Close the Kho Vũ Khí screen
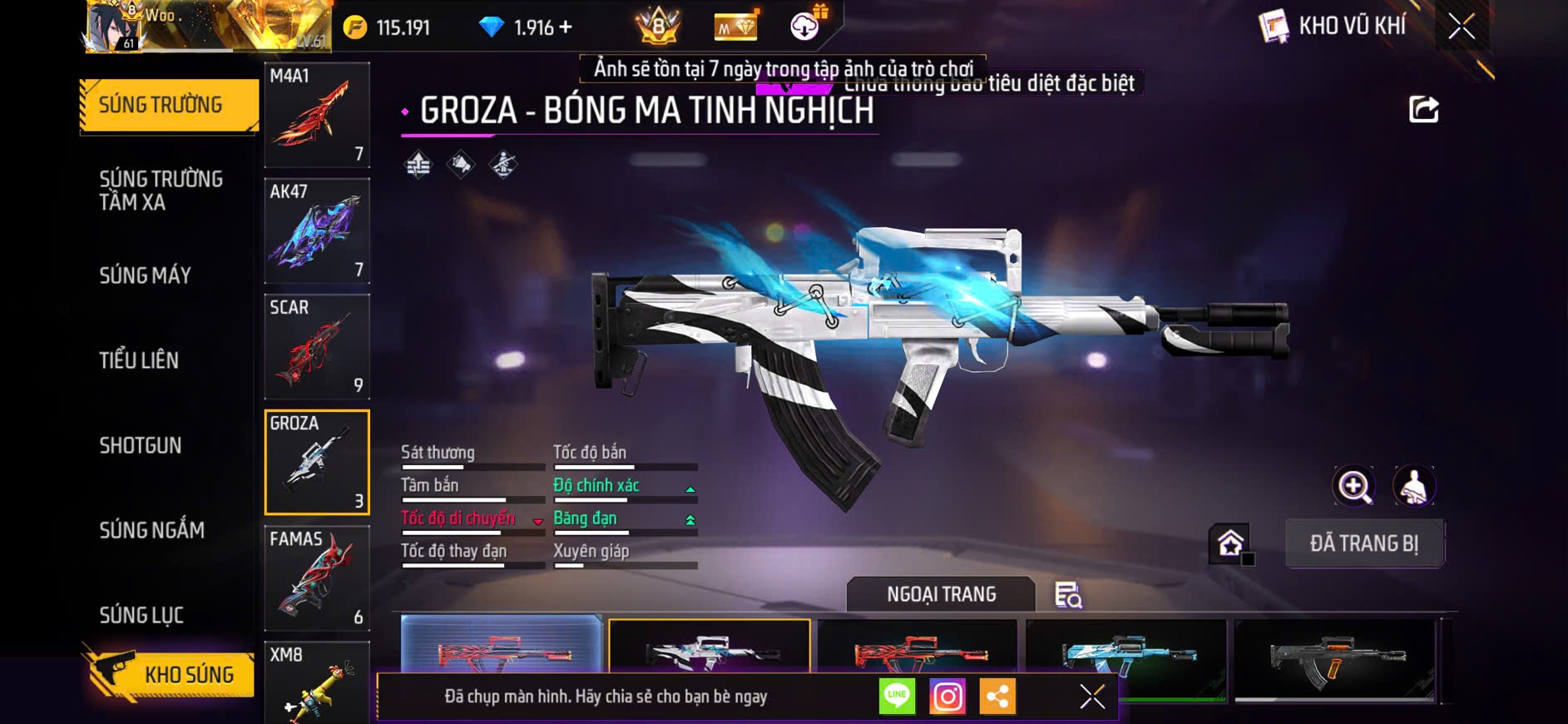 pyautogui.click(x=1461, y=27)
